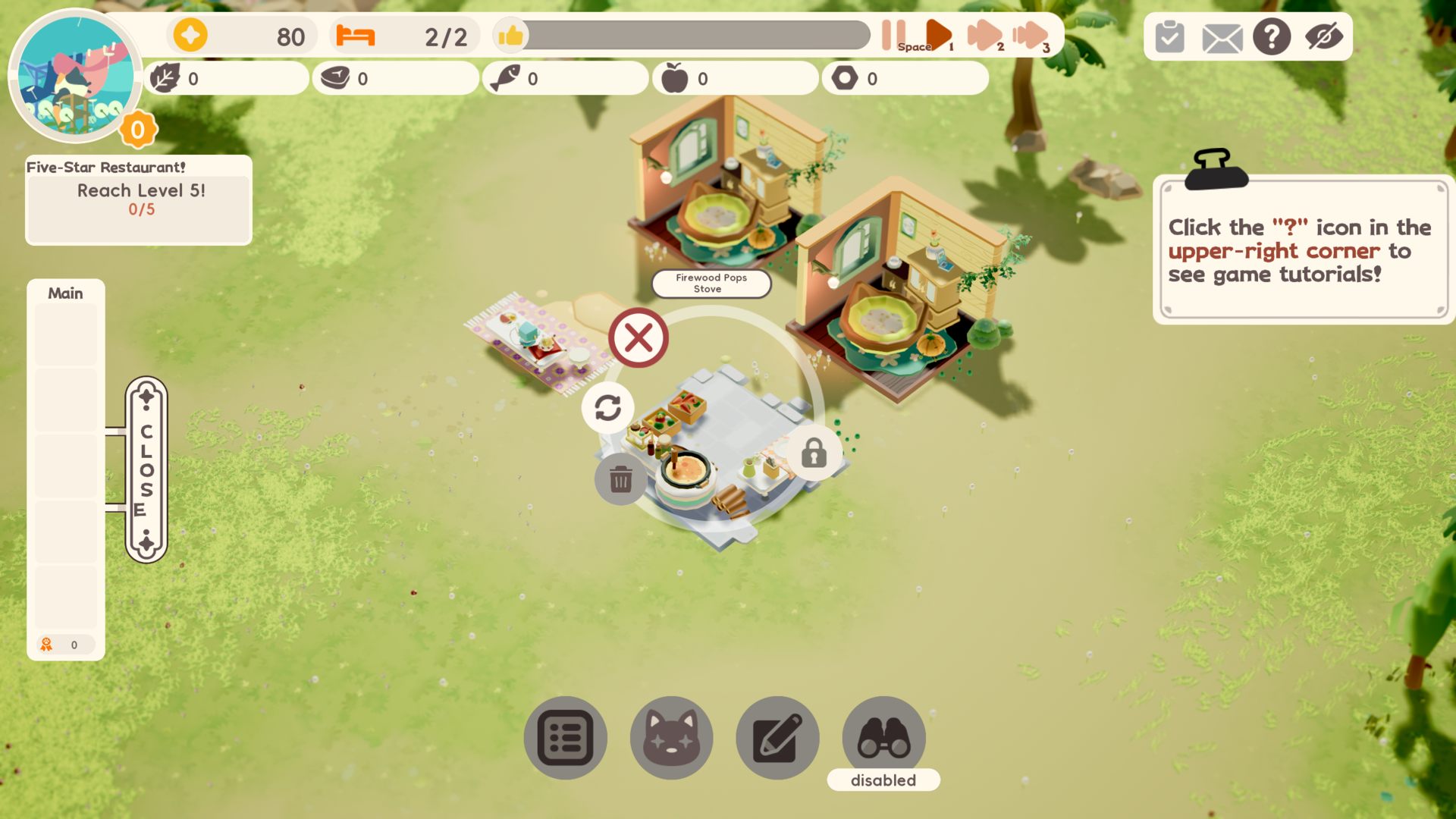The image size is (1456, 819).
Task: Open the Five-Star Restaurant objective panel
Action: [139, 200]
